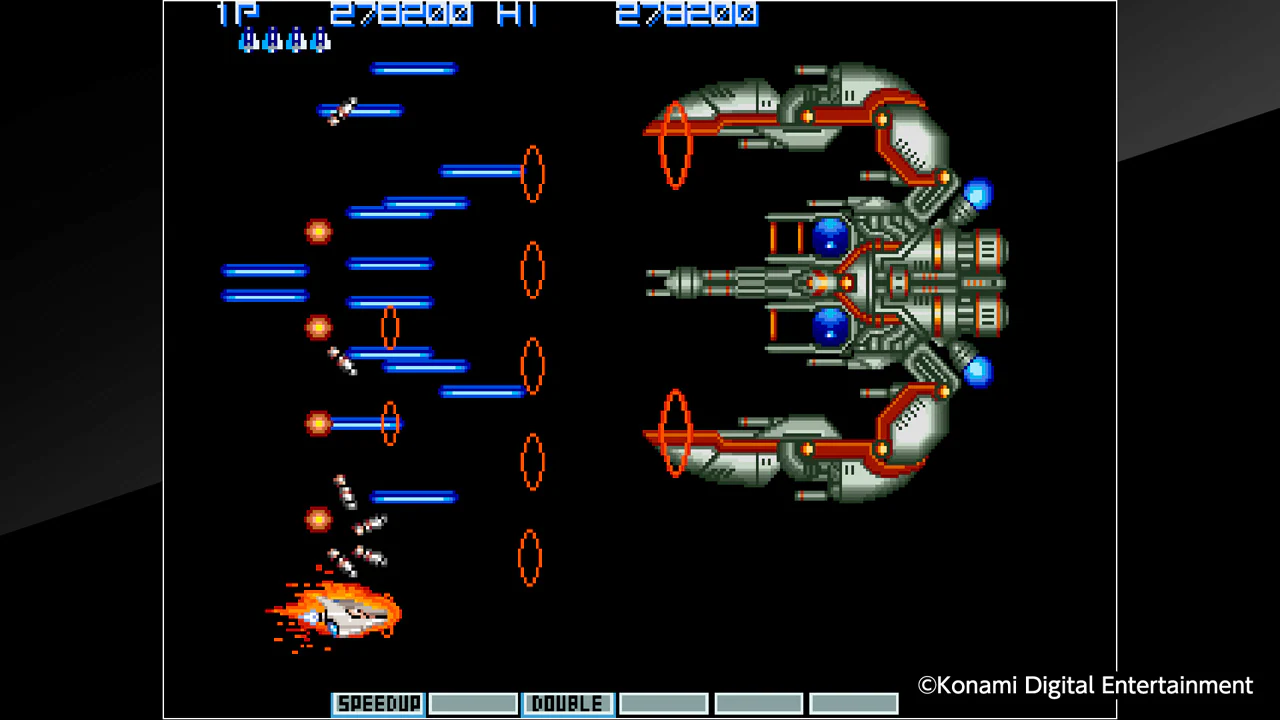Click the empty slot after SPEEDUP
The width and height of the screenshot is (1280, 720).
click(x=472, y=703)
